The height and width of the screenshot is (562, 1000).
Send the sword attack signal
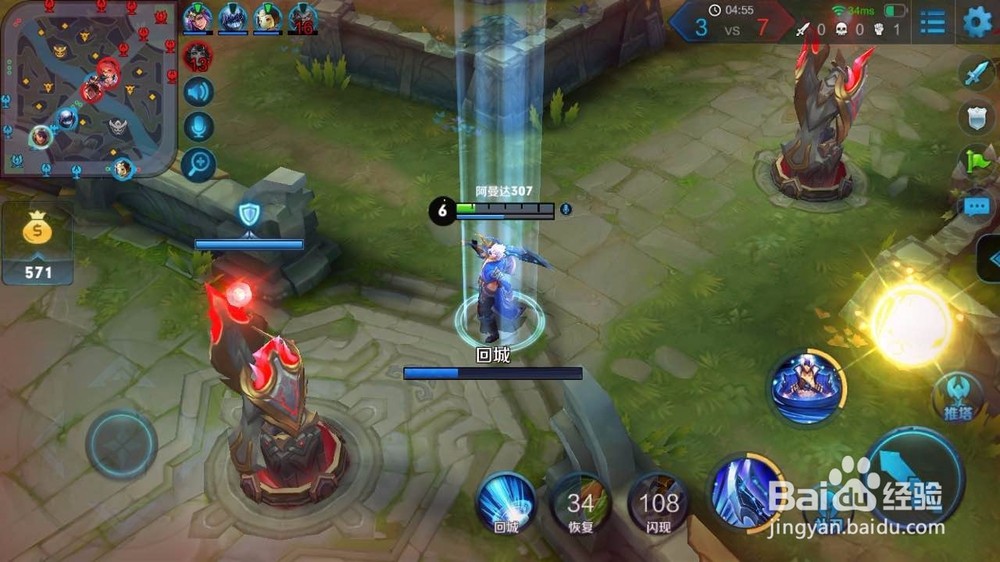coord(975,73)
